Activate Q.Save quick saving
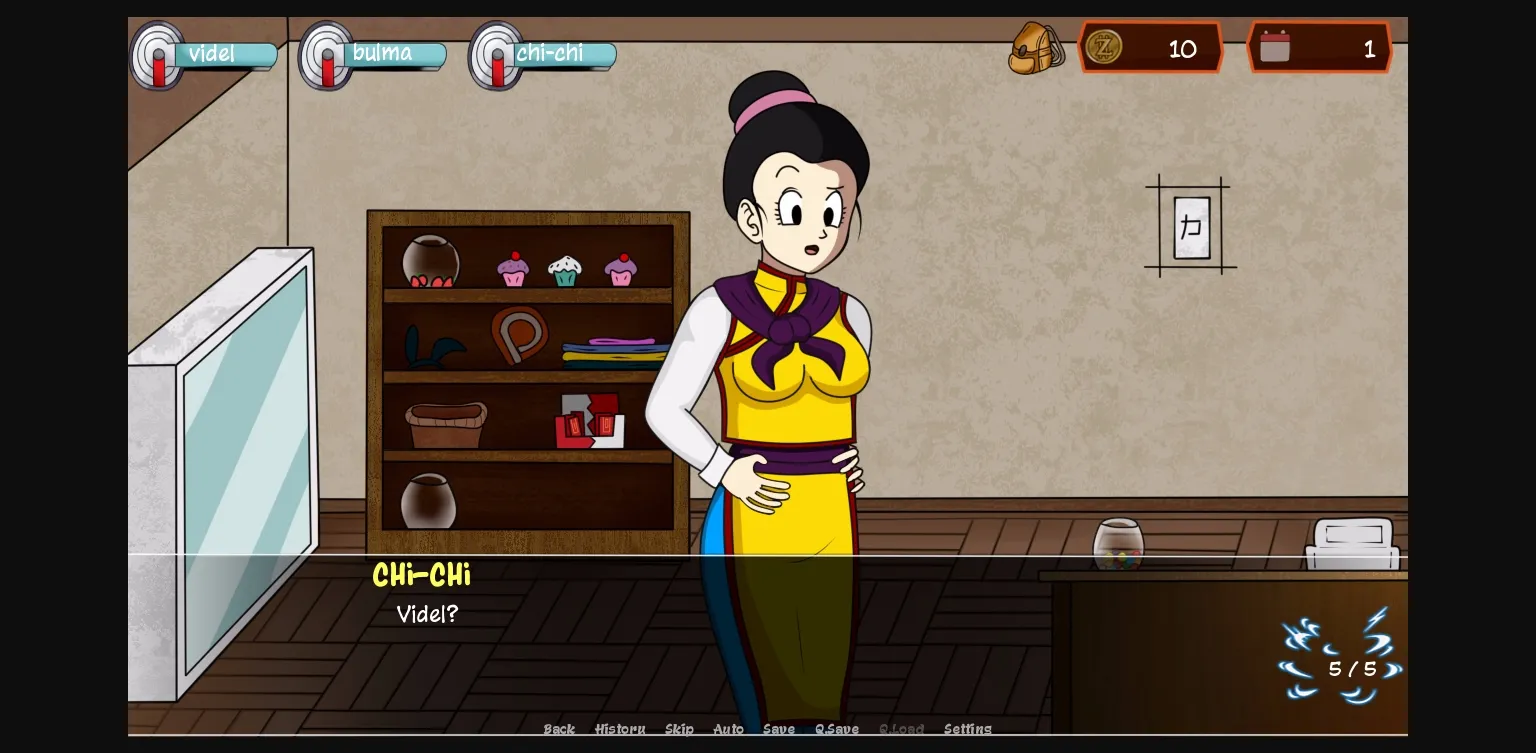Screen dimensions: 1536x753 pyautogui.click(x=836, y=729)
